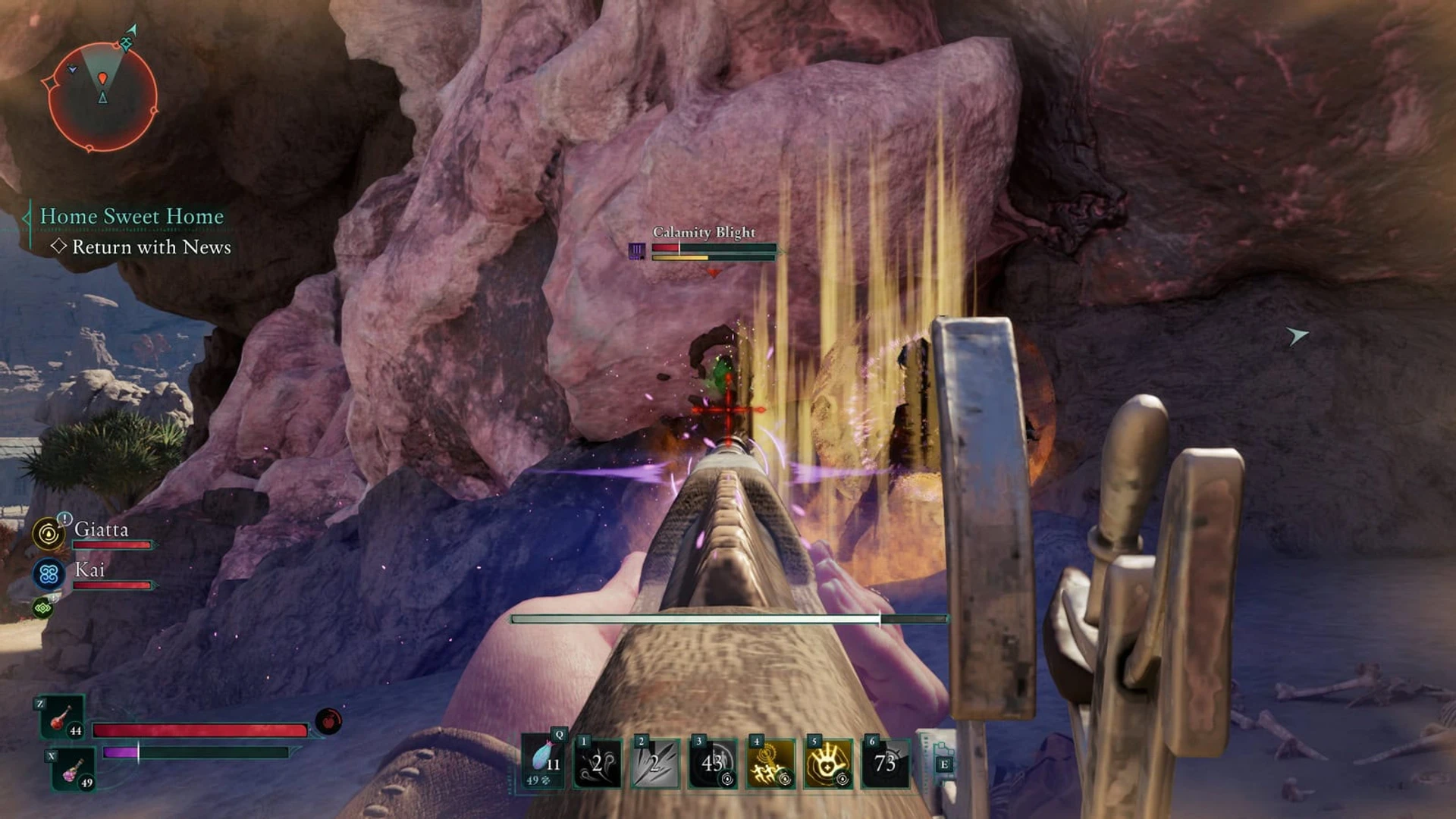1456x819 pixels.
Task: Use the red health potion slot
Action: click(62, 718)
